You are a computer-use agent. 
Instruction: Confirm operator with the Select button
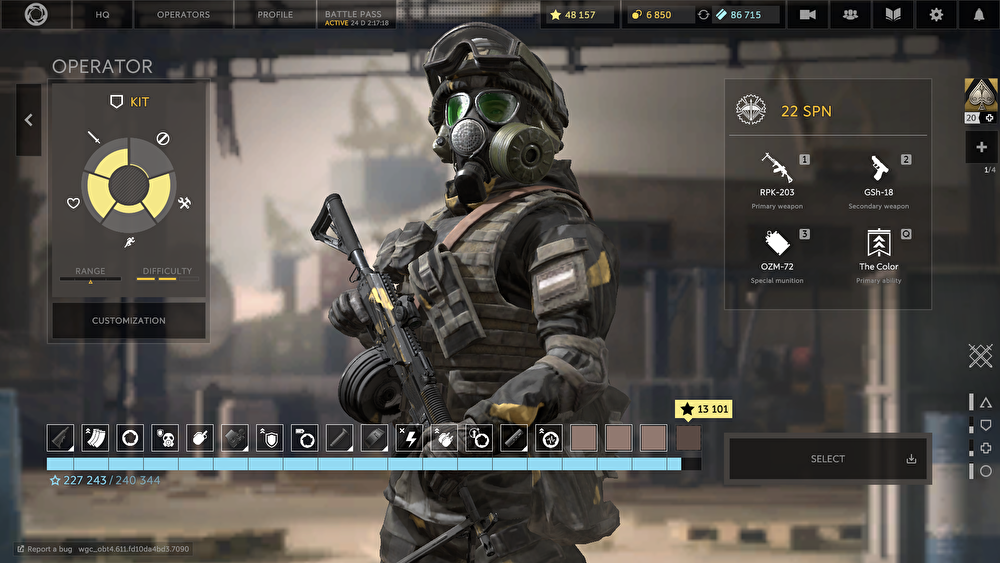[x=828, y=459]
